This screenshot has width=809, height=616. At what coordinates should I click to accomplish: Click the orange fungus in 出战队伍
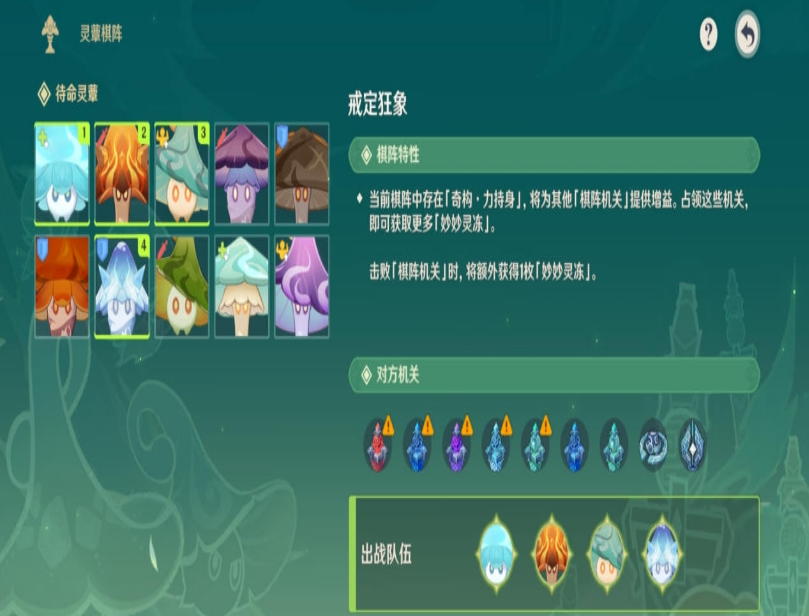pos(551,553)
